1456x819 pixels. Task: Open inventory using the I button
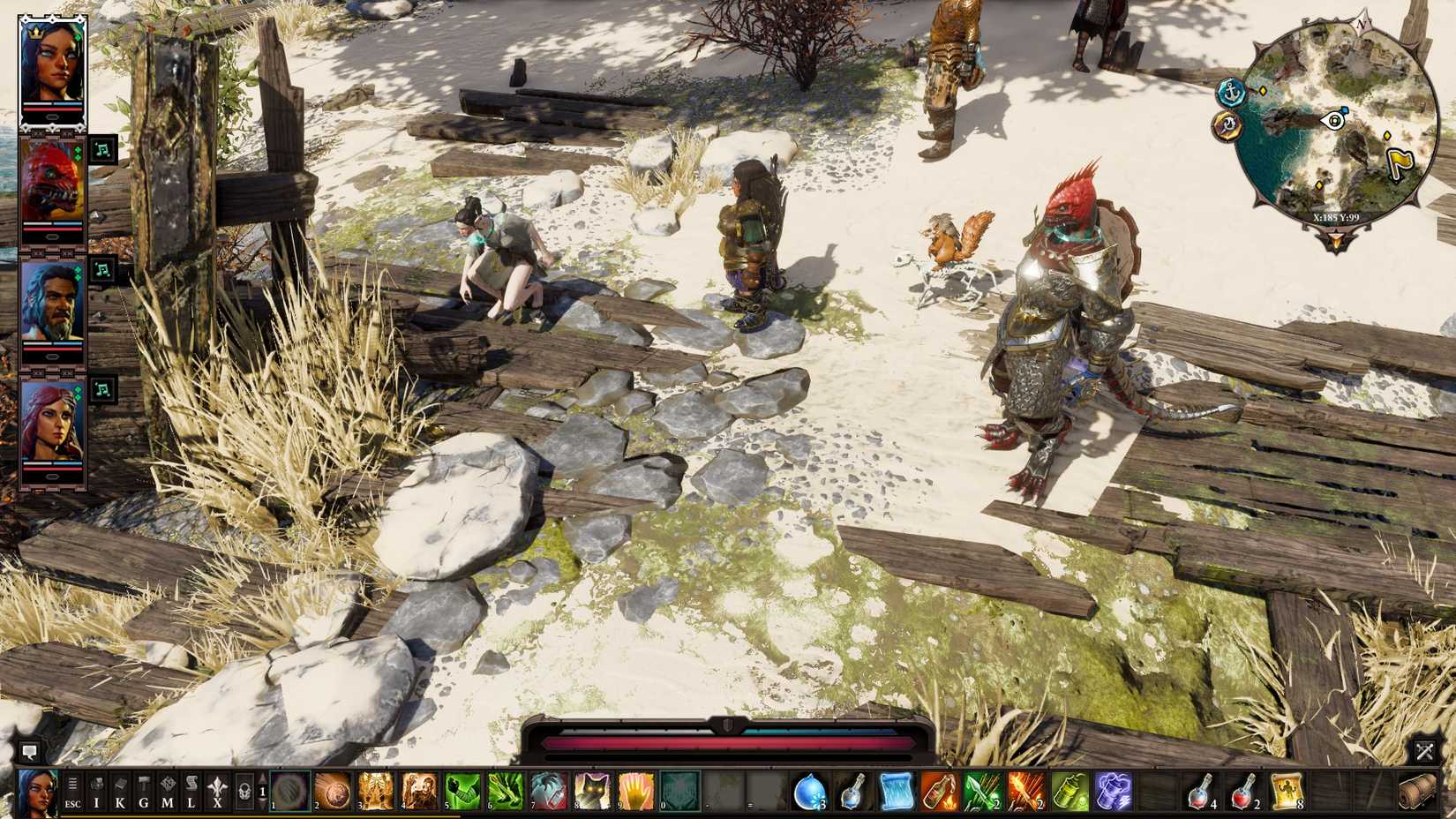98,793
